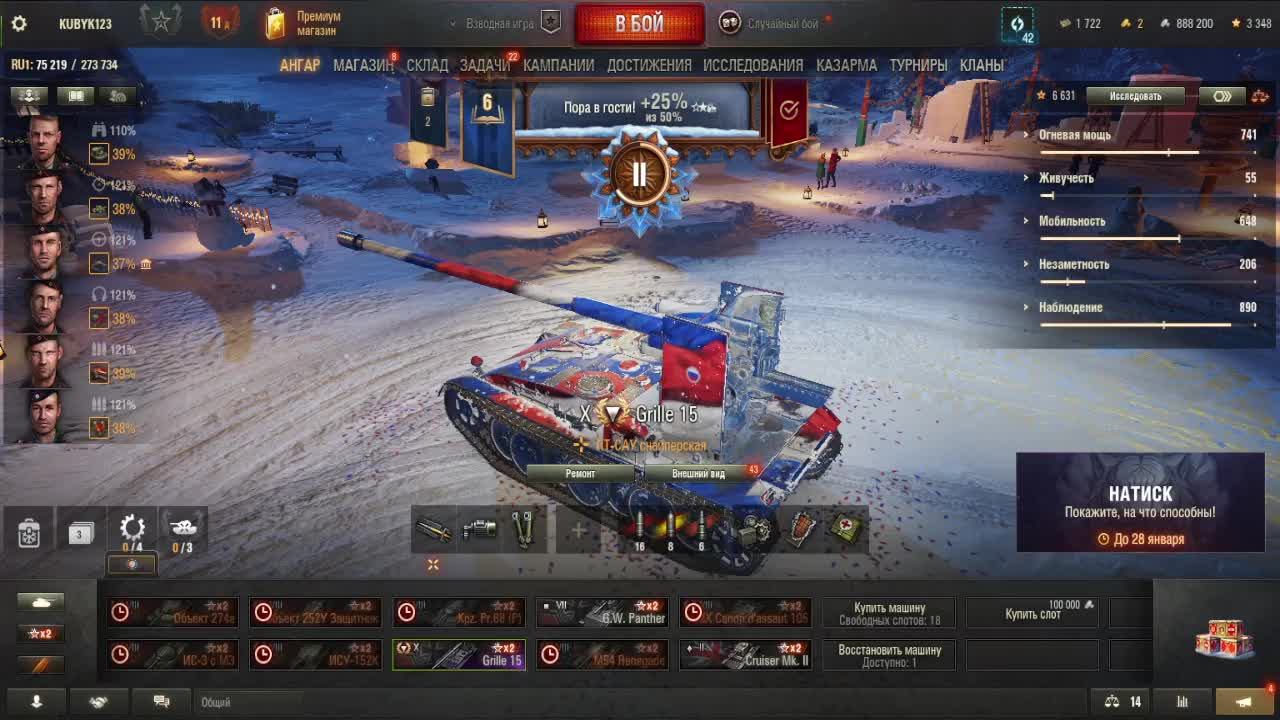Open the КАМПАНИИ tab
Viewport: 1280px width, 720px height.
[x=558, y=65]
